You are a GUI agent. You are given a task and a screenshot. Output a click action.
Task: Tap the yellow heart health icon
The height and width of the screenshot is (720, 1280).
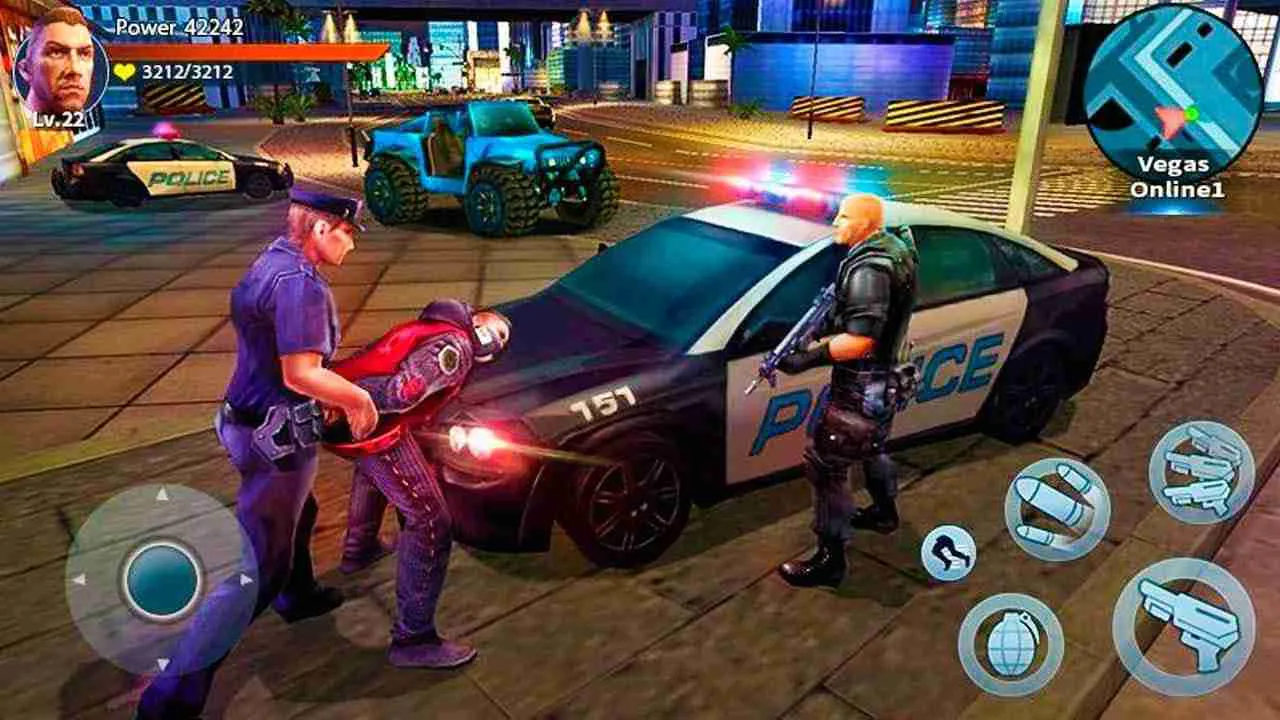point(122,72)
